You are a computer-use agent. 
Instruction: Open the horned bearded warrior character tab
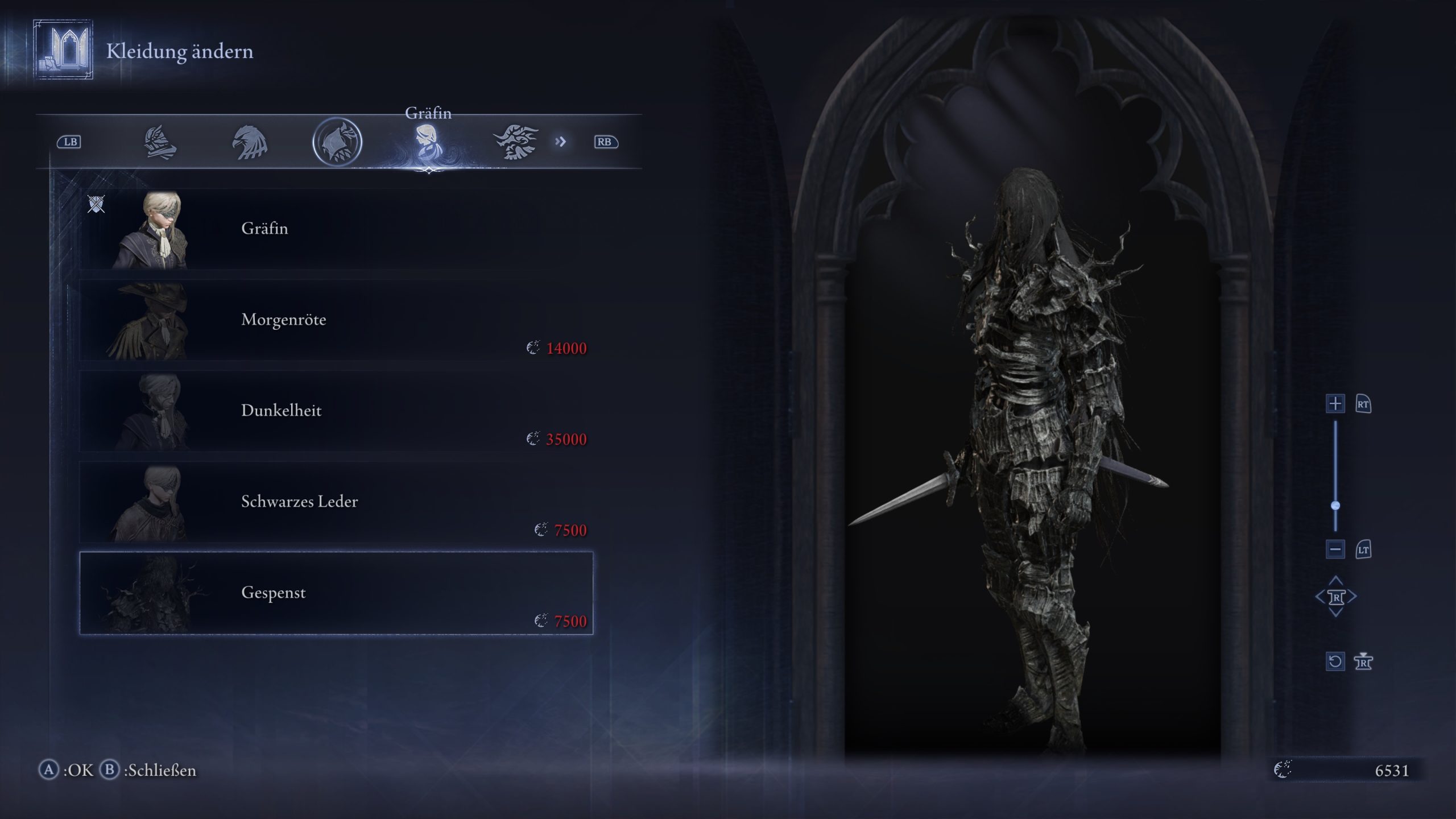tap(516, 142)
